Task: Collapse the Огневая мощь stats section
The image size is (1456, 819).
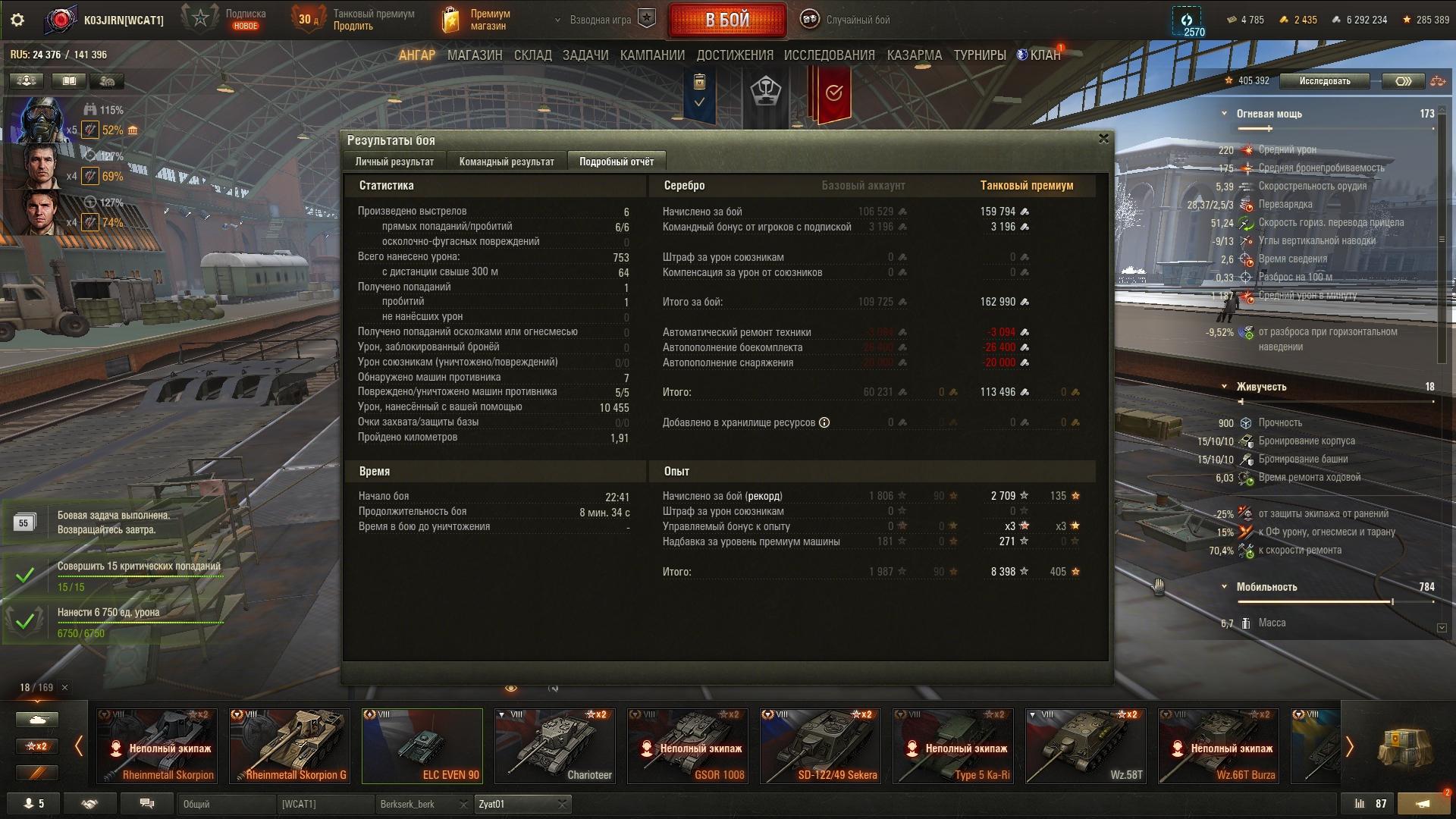Action: 1224,114
